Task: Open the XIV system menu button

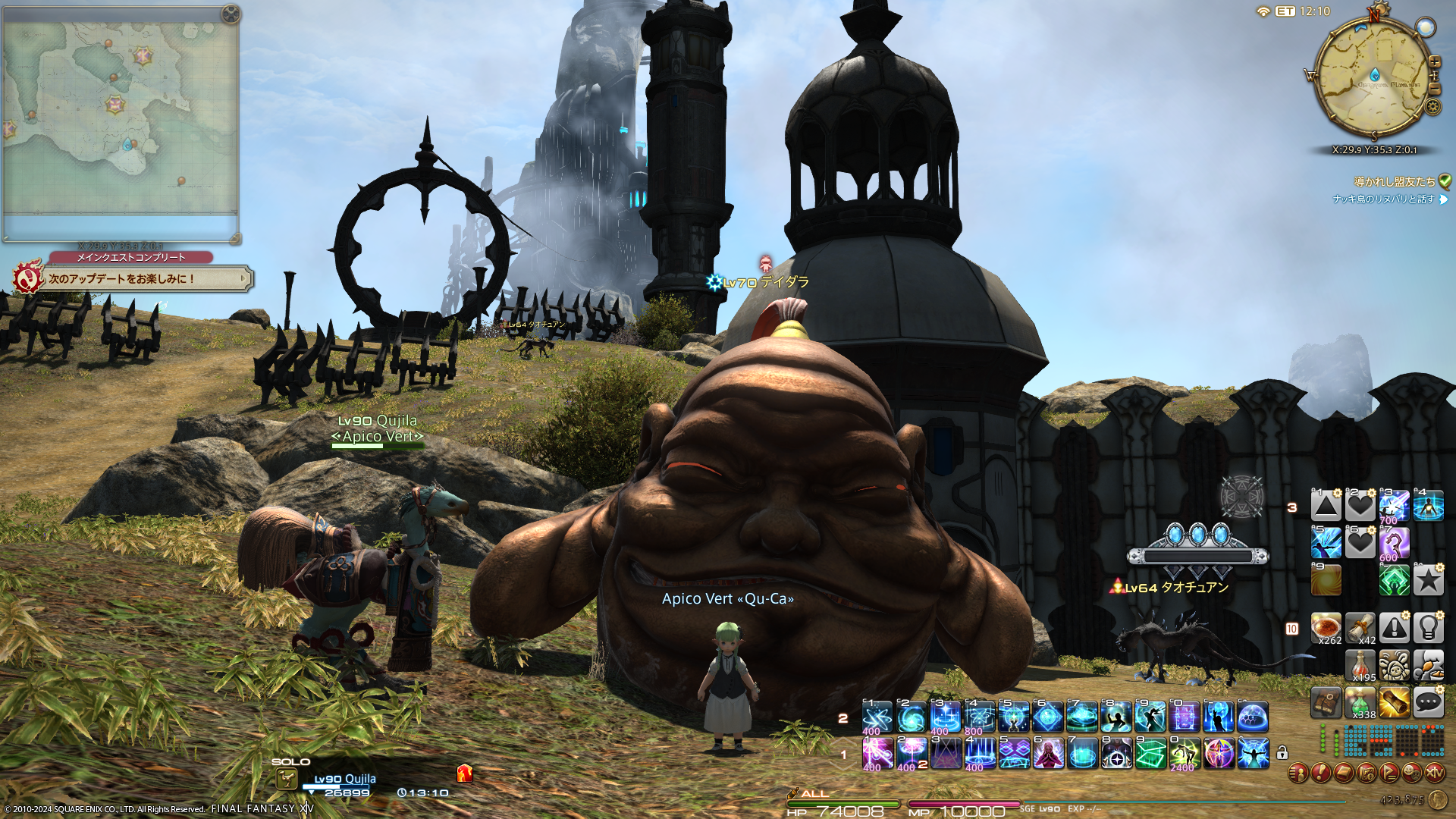Action: (1434, 773)
